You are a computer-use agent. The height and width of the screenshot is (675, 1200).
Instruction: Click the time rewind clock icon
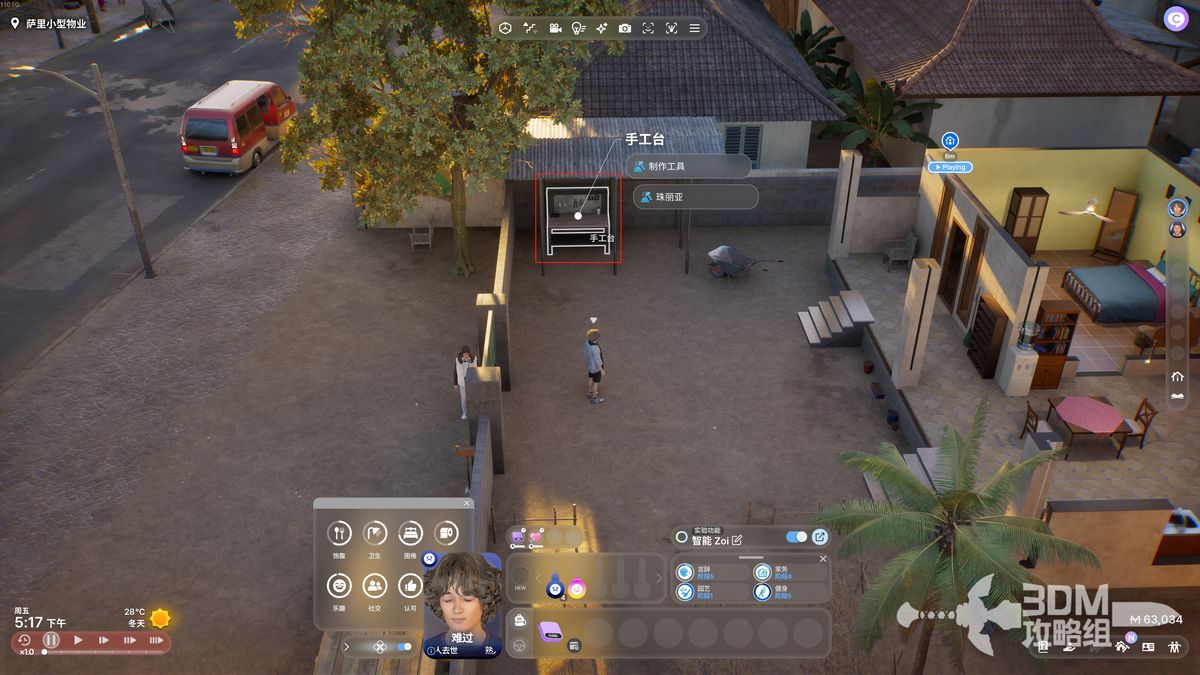tap(24, 640)
